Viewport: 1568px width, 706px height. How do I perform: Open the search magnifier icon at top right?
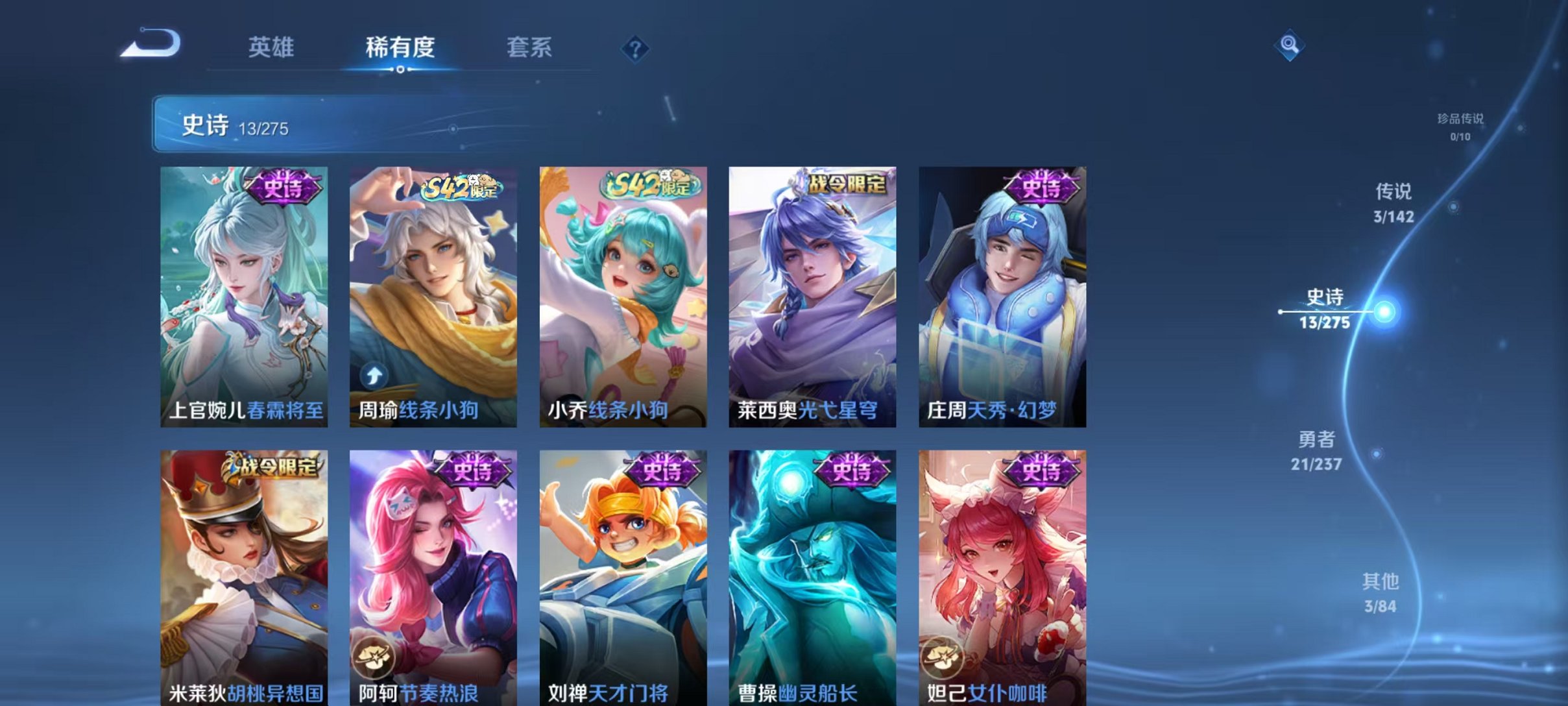(1288, 46)
